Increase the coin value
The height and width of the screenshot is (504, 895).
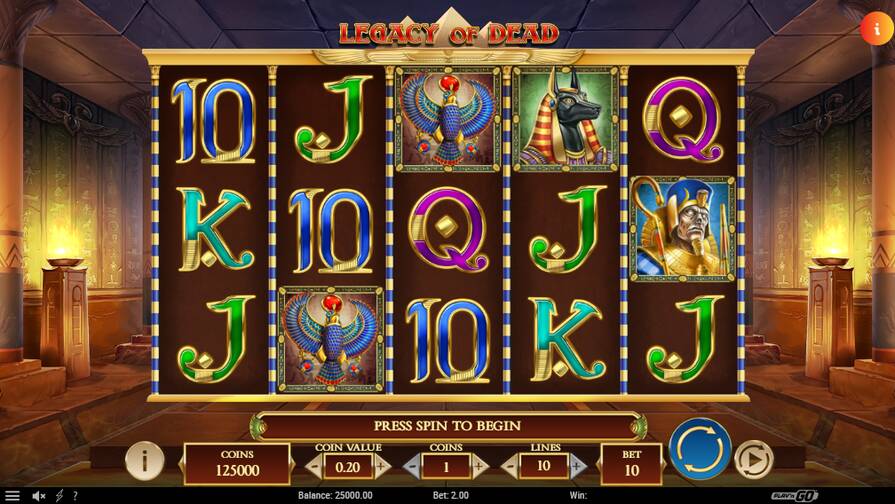pyautogui.click(x=381, y=466)
